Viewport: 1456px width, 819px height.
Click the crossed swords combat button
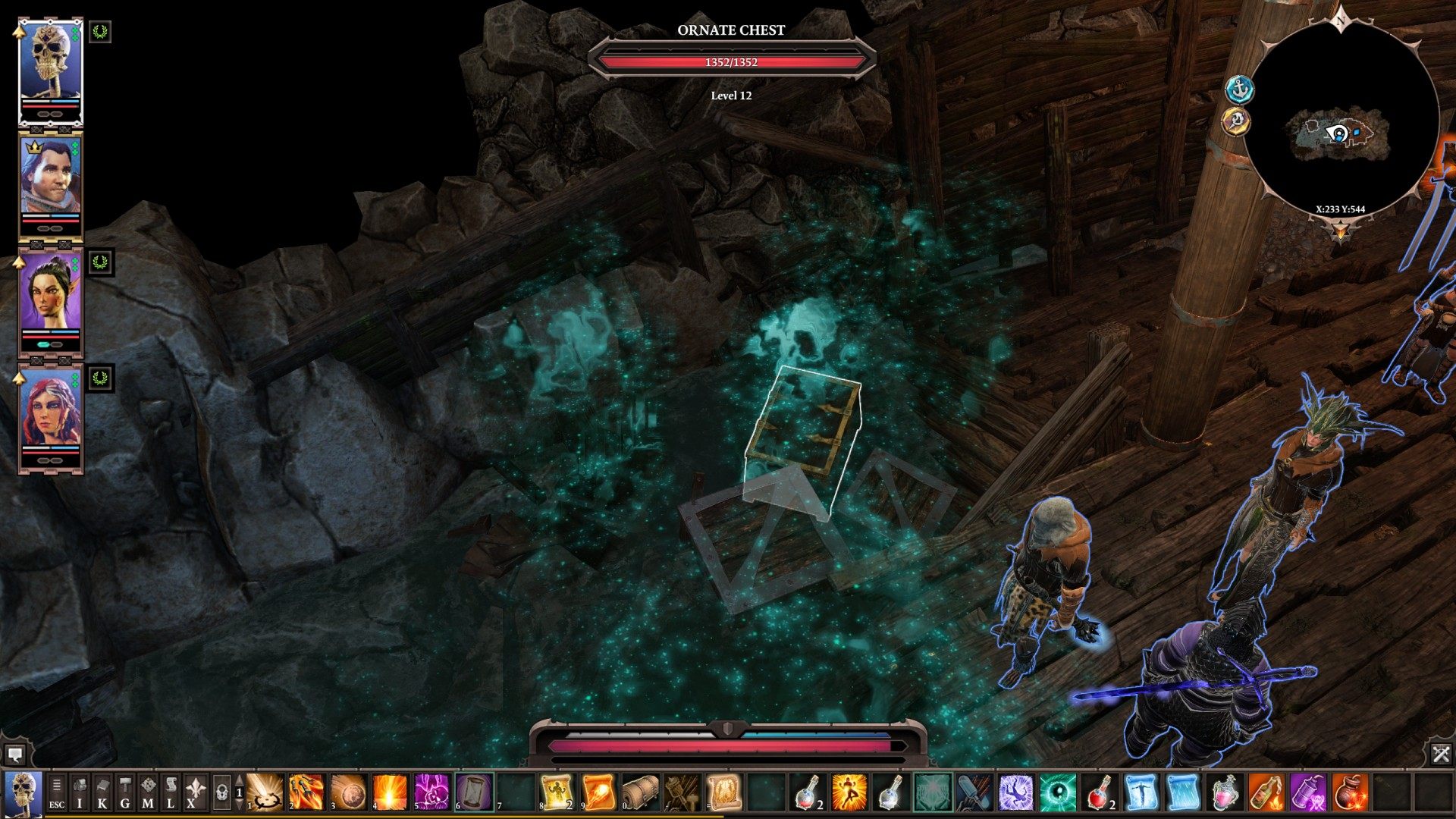pos(1441,754)
